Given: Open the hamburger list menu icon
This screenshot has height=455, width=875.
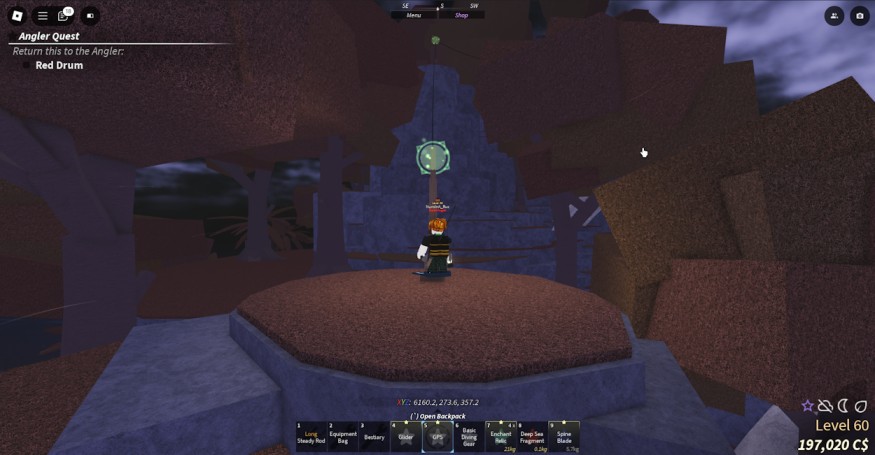Looking at the screenshot, I should [42, 16].
